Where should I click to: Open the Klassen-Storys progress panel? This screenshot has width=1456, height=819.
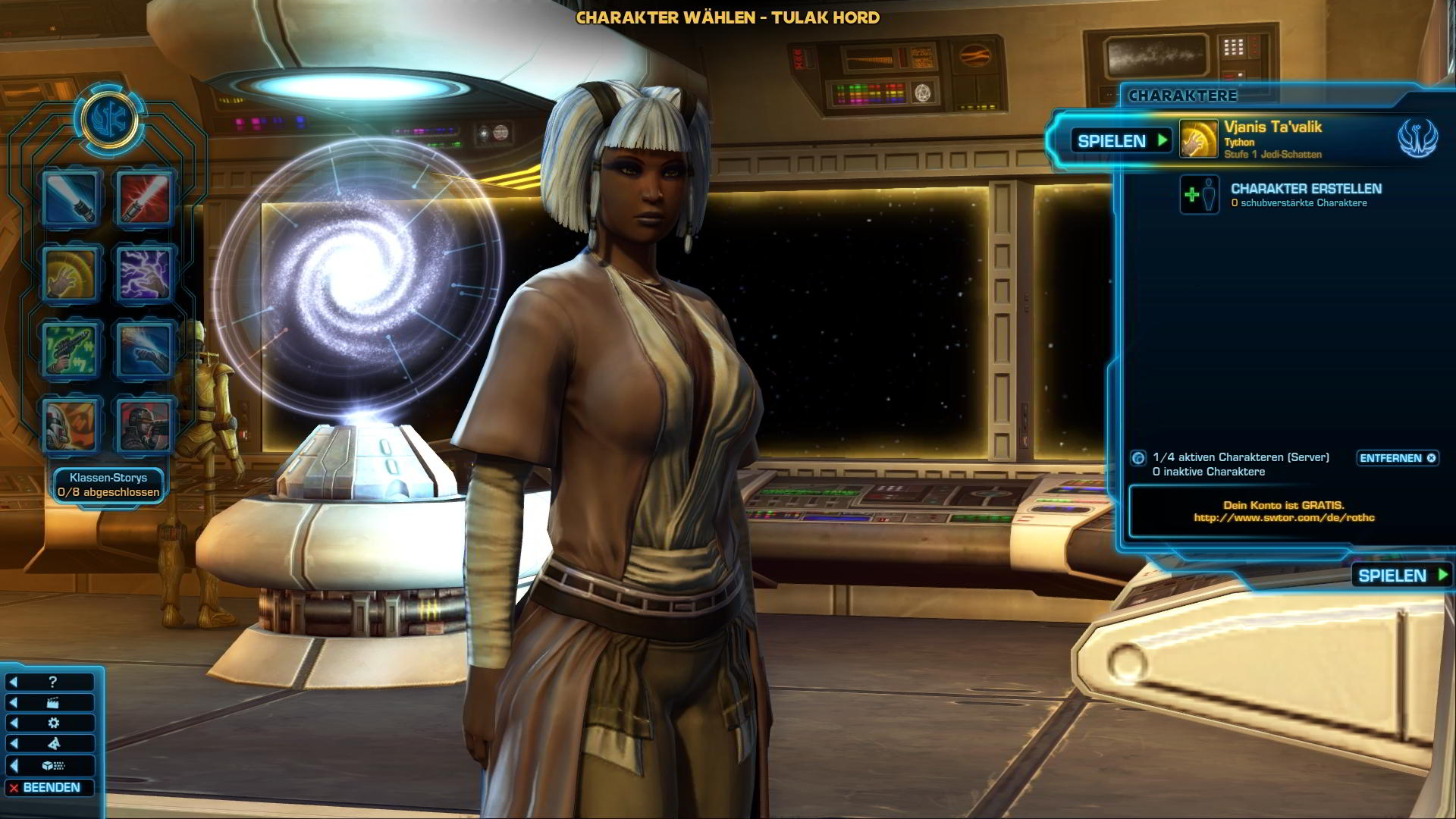[x=109, y=484]
